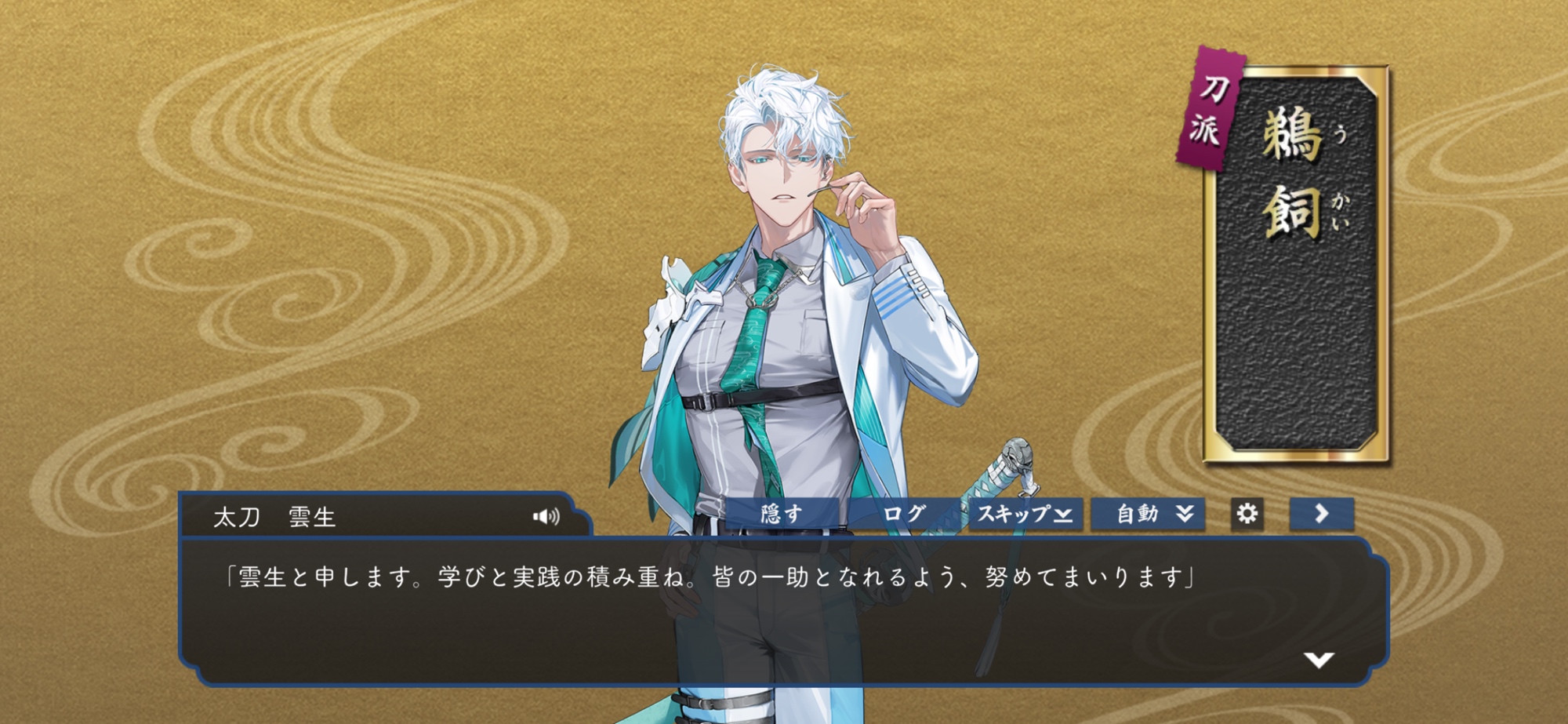1568x724 pixels.
Task: Open the ログ dialogue log
Action: [x=904, y=515]
